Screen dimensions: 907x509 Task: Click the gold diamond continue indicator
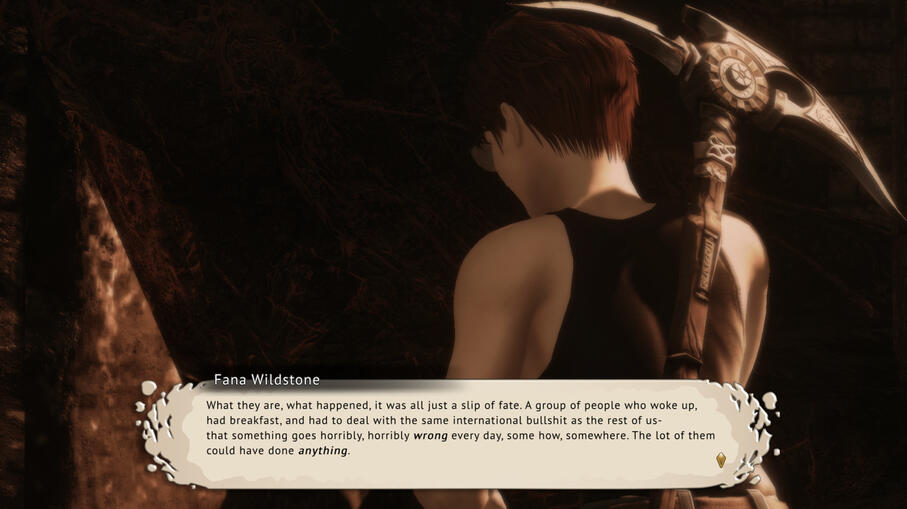[720, 460]
